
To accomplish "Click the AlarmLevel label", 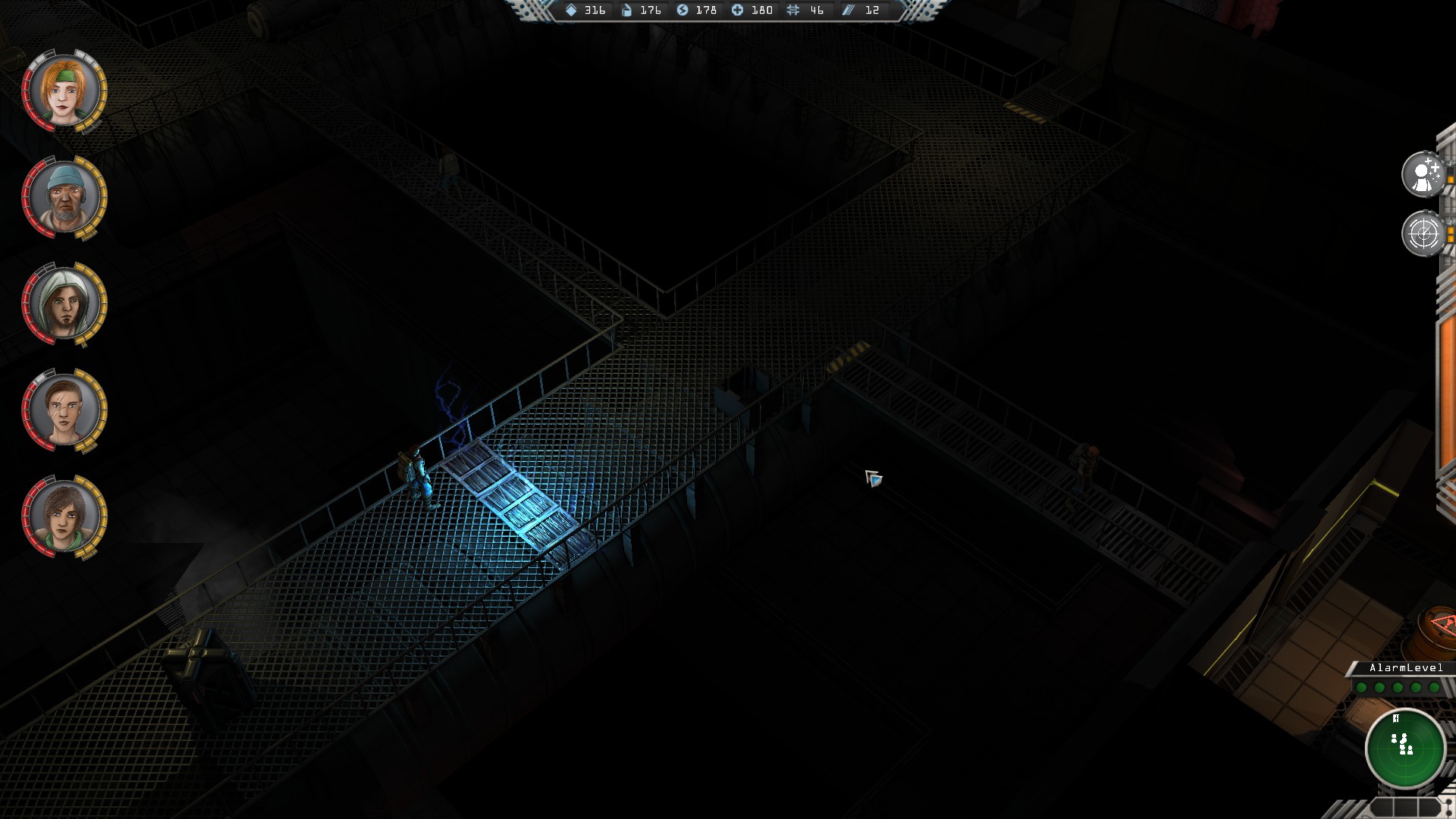I will (1405, 669).
